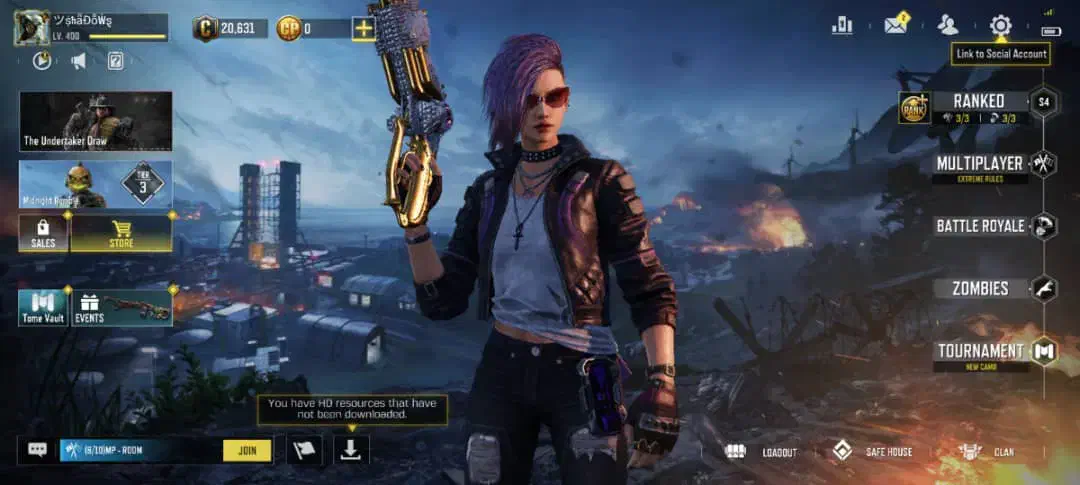
Task: View The Undertaker Draw banner
Action: tap(96, 121)
